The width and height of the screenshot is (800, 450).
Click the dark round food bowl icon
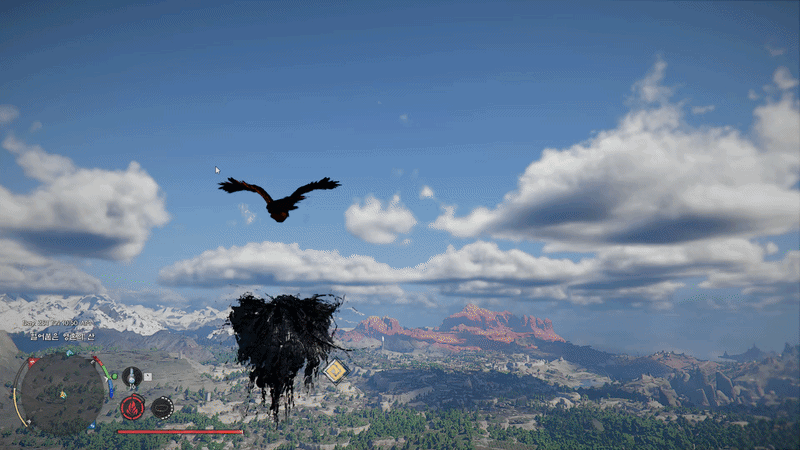pos(161,407)
